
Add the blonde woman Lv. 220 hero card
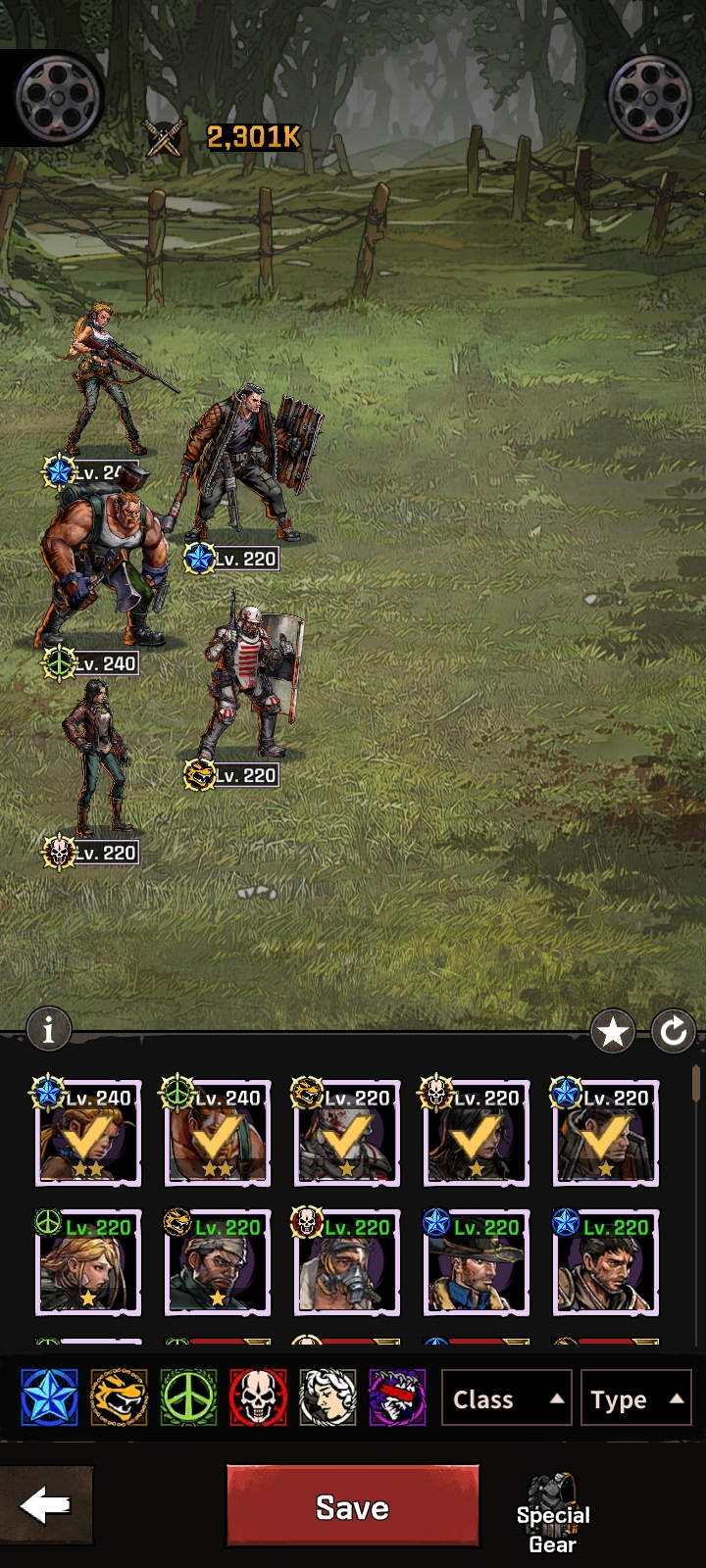pyautogui.click(x=88, y=1262)
